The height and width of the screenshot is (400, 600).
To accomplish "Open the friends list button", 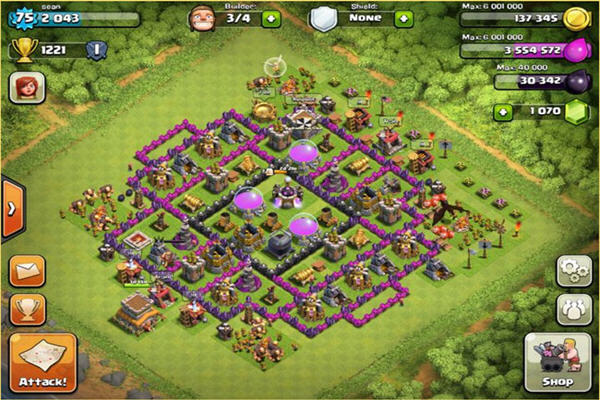I will tap(571, 307).
